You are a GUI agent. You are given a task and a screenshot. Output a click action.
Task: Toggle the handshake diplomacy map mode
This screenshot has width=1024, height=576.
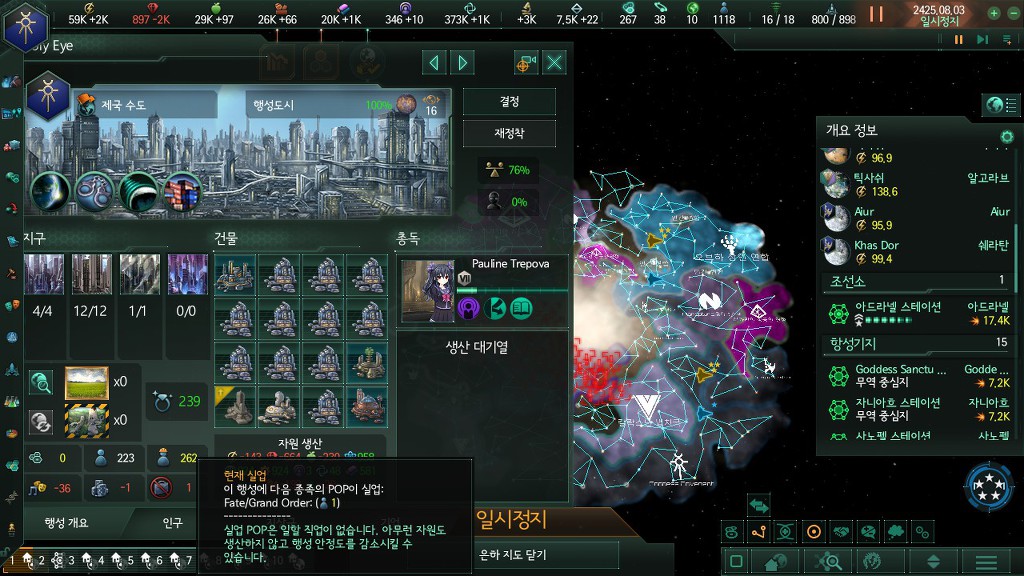click(x=842, y=532)
